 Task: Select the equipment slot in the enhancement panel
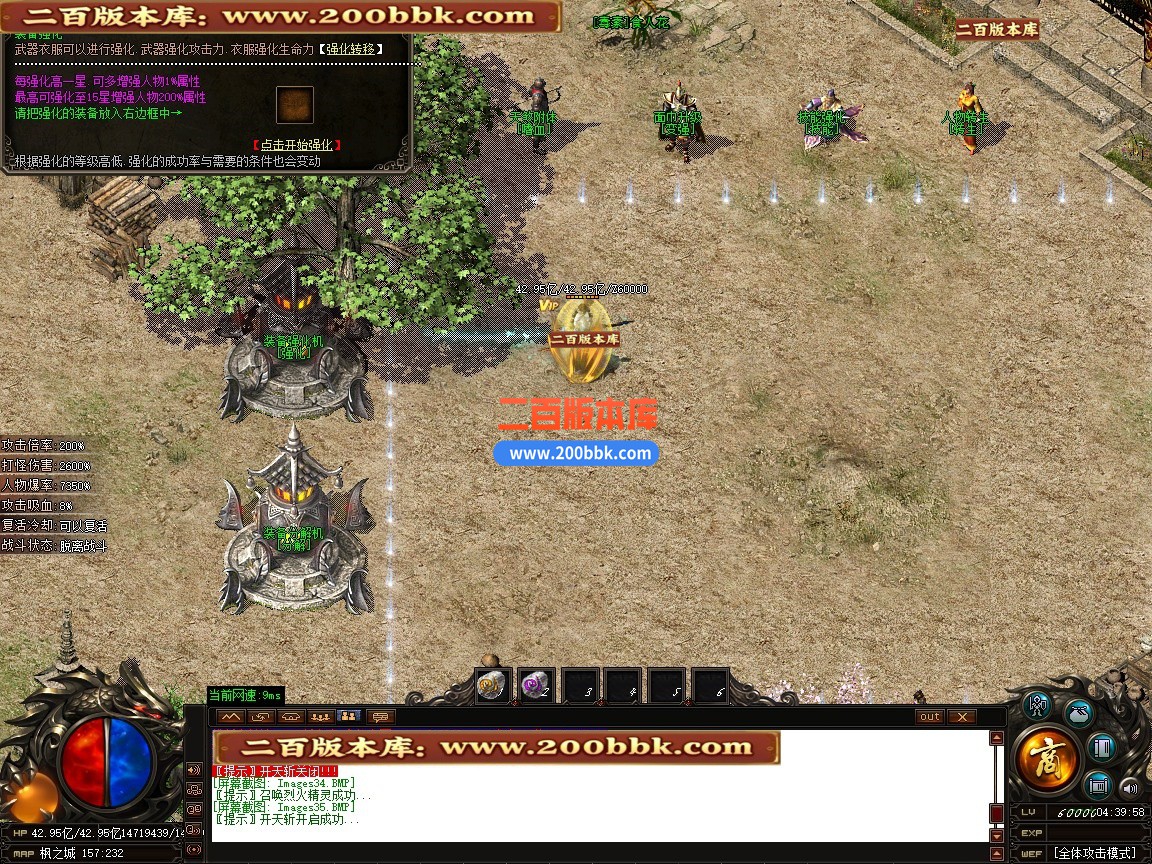tap(295, 104)
